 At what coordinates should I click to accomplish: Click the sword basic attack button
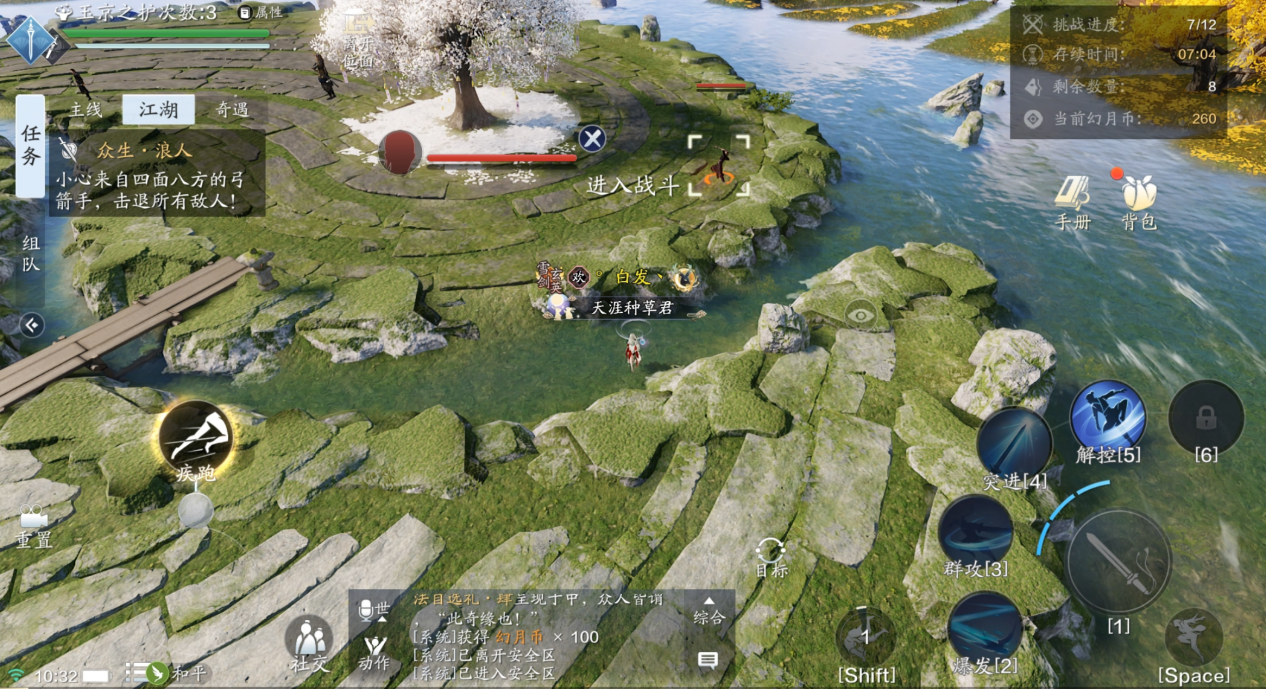click(x=1118, y=561)
